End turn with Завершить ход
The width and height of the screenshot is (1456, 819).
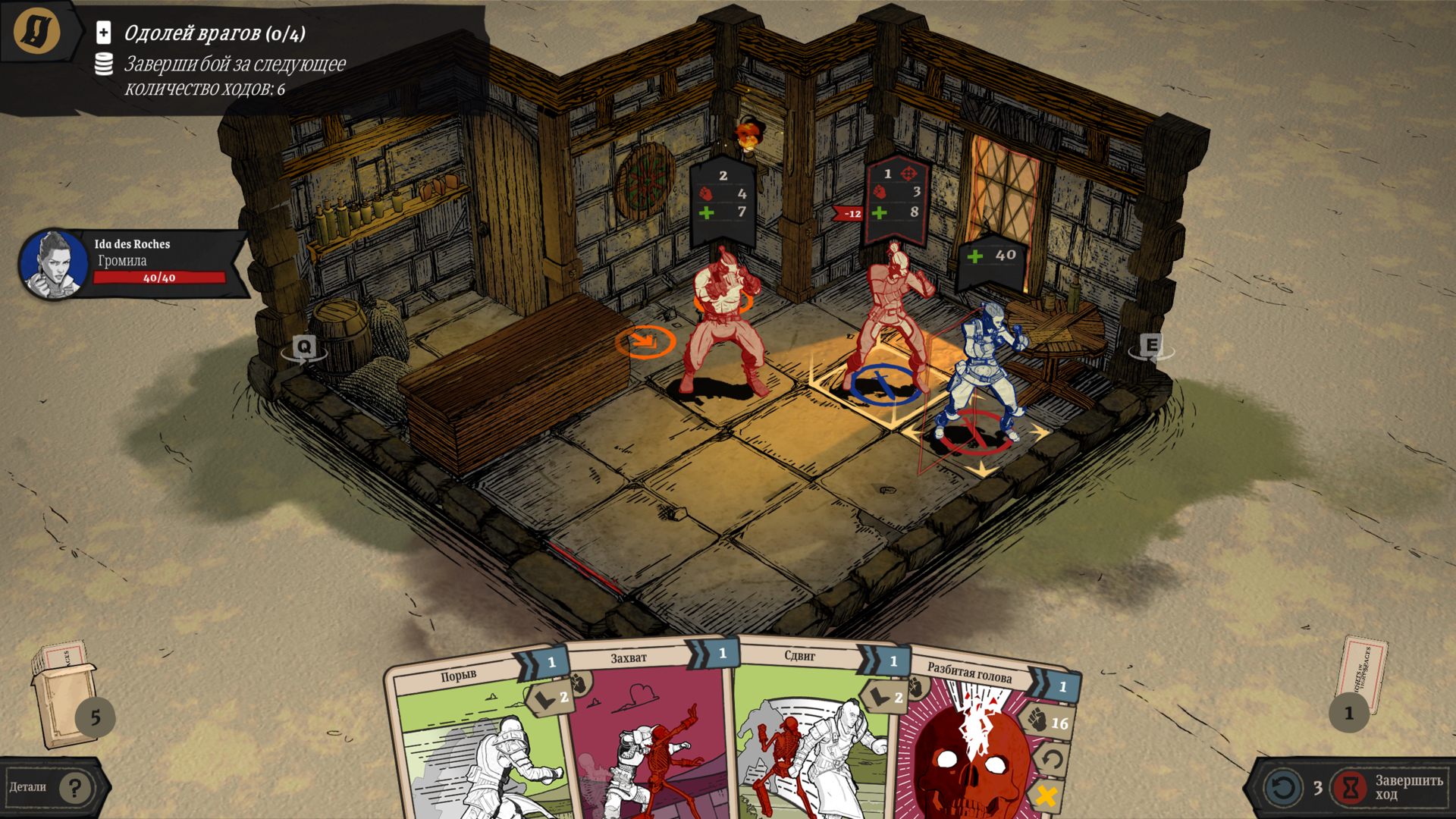1389,787
